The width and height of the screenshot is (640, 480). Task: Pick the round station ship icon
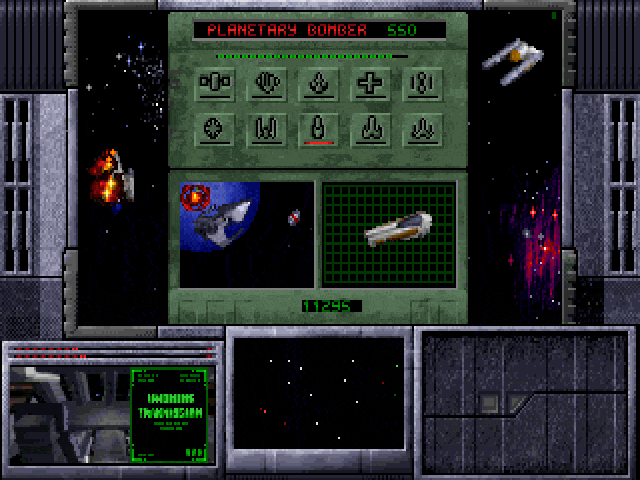(214, 129)
